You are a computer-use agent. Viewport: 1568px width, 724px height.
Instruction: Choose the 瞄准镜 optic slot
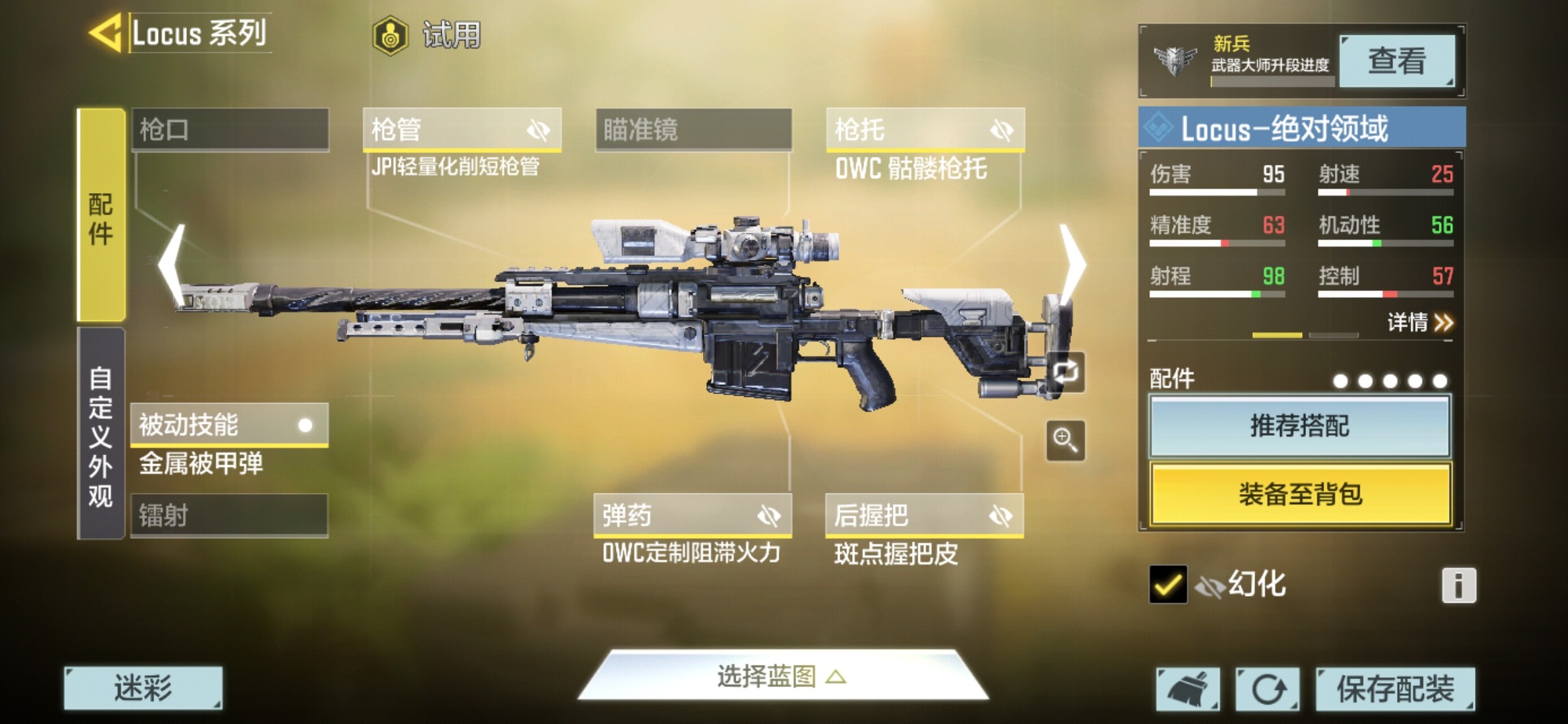pos(694,129)
